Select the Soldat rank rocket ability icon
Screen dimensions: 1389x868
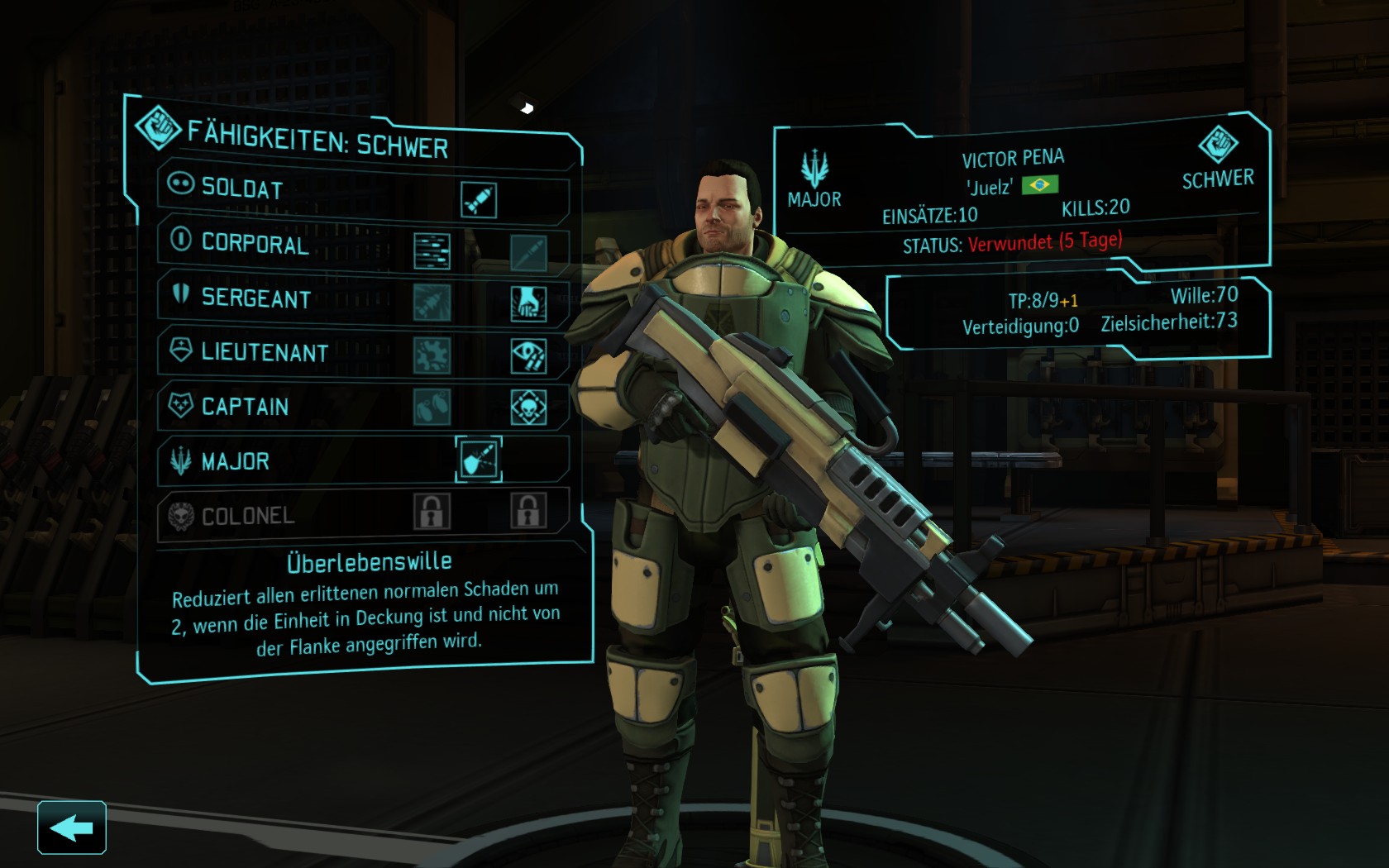point(479,201)
